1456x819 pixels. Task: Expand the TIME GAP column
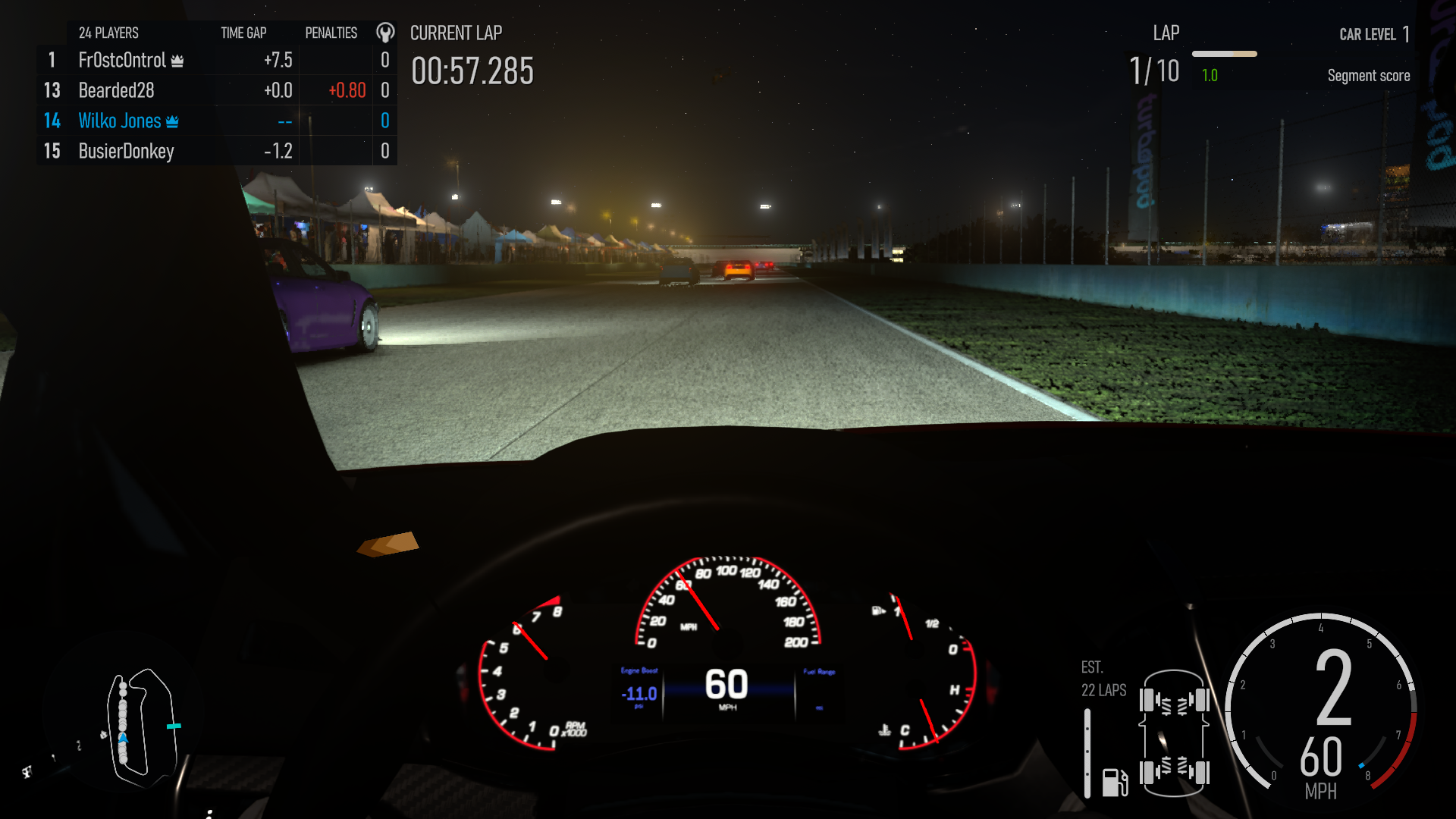pyautogui.click(x=243, y=33)
